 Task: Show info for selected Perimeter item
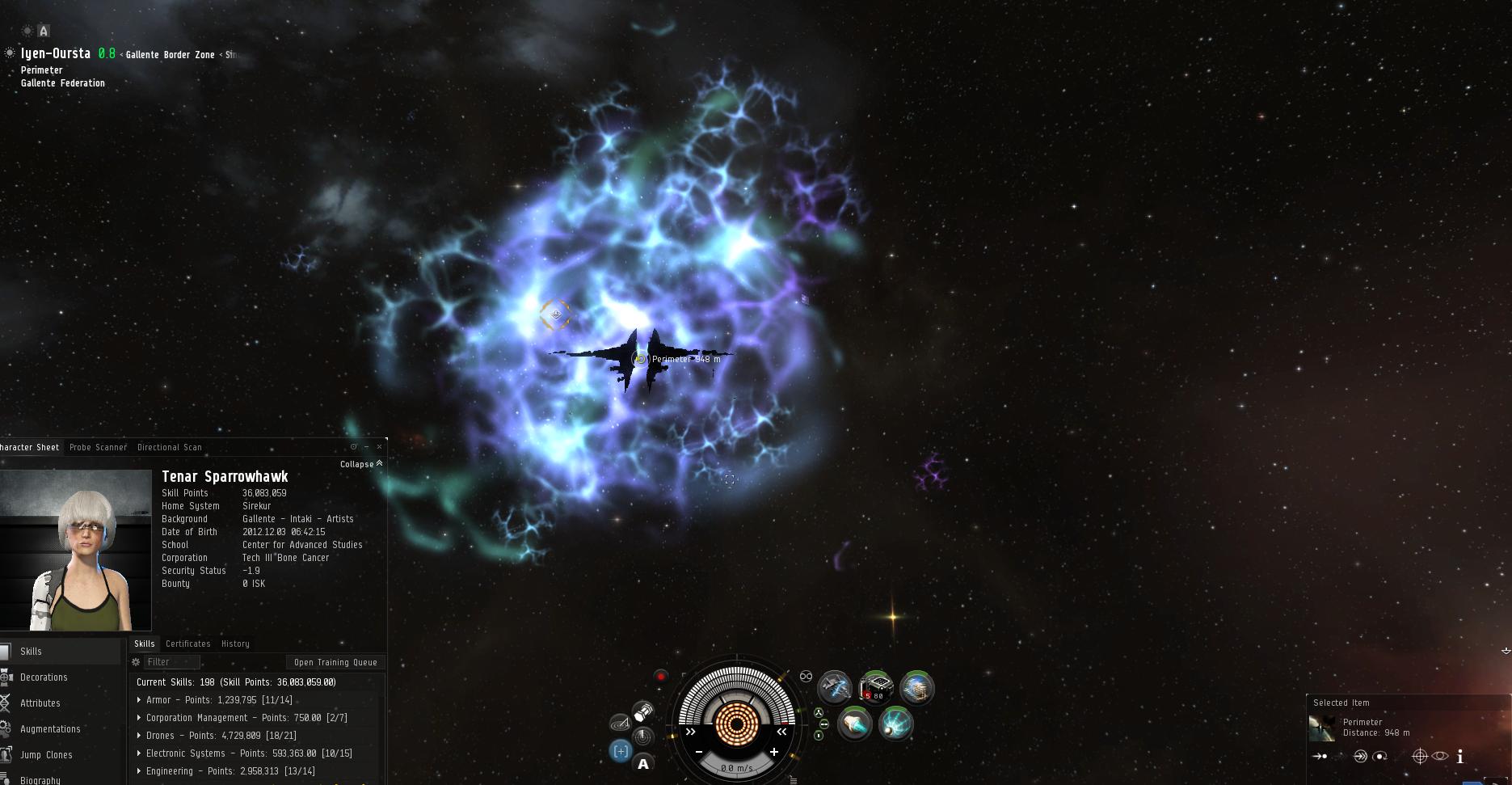[1459, 757]
